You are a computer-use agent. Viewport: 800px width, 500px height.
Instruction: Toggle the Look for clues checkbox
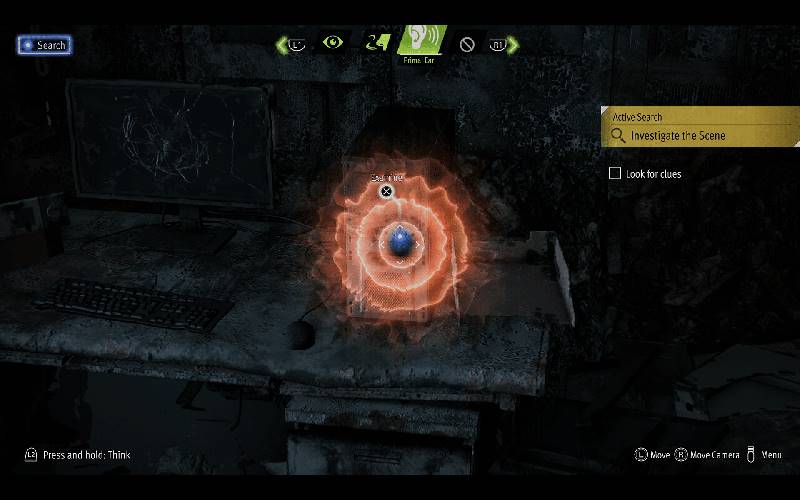click(615, 173)
